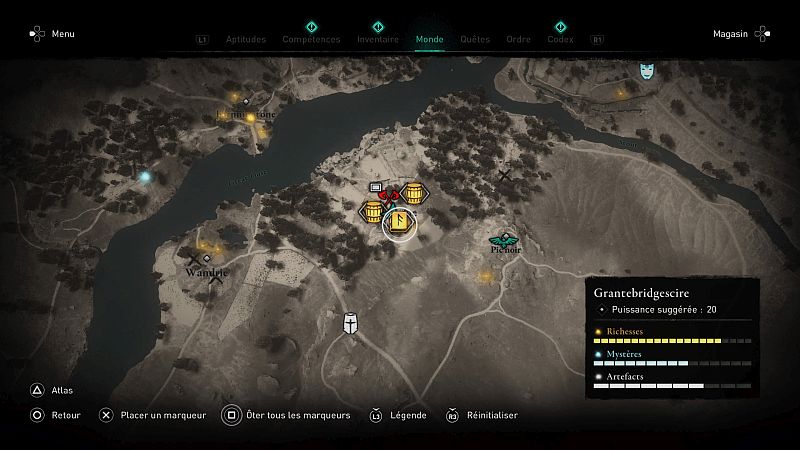Select the white knight helmet map marker

point(351,324)
